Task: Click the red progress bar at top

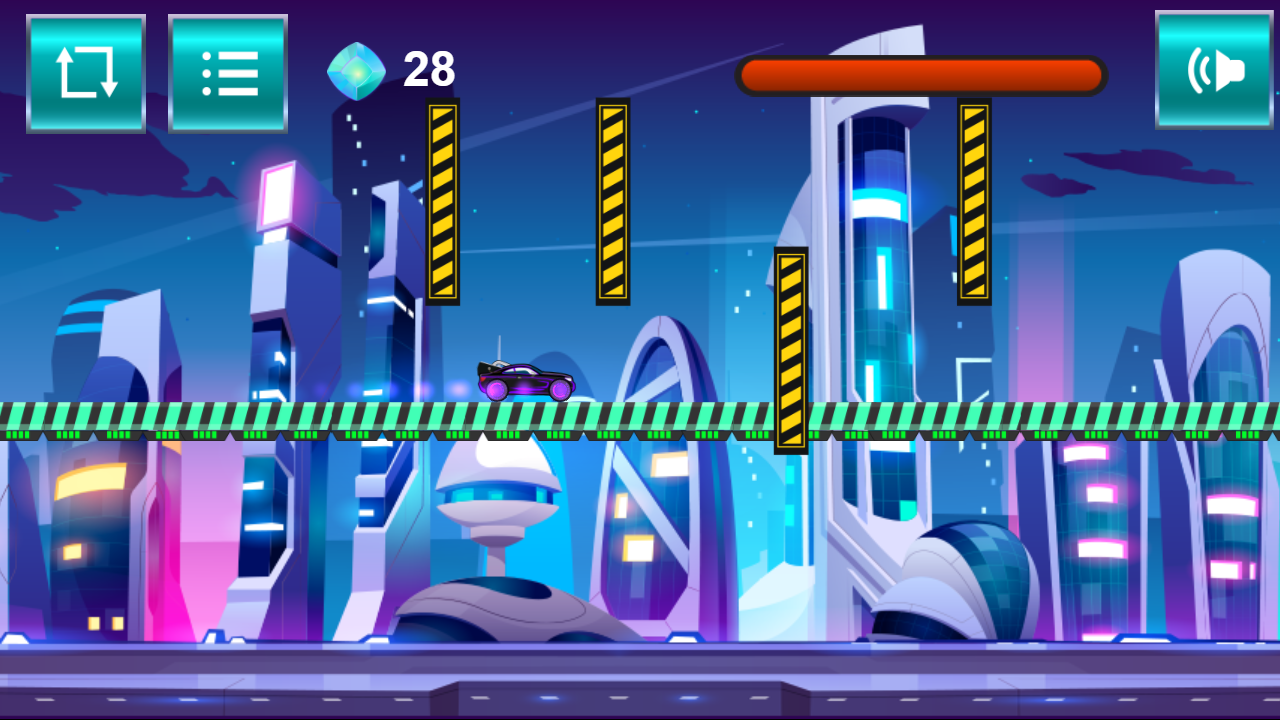Action: tap(918, 74)
